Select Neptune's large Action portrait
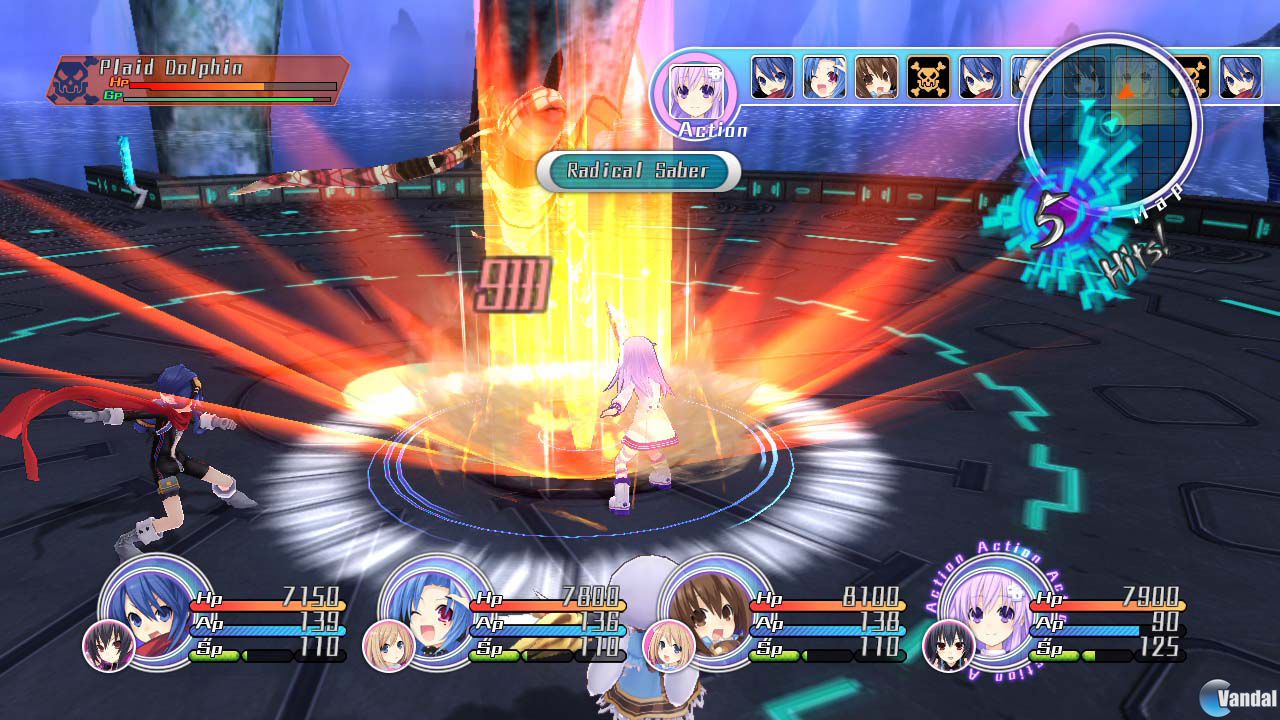The width and height of the screenshot is (1280, 720). (x=698, y=93)
